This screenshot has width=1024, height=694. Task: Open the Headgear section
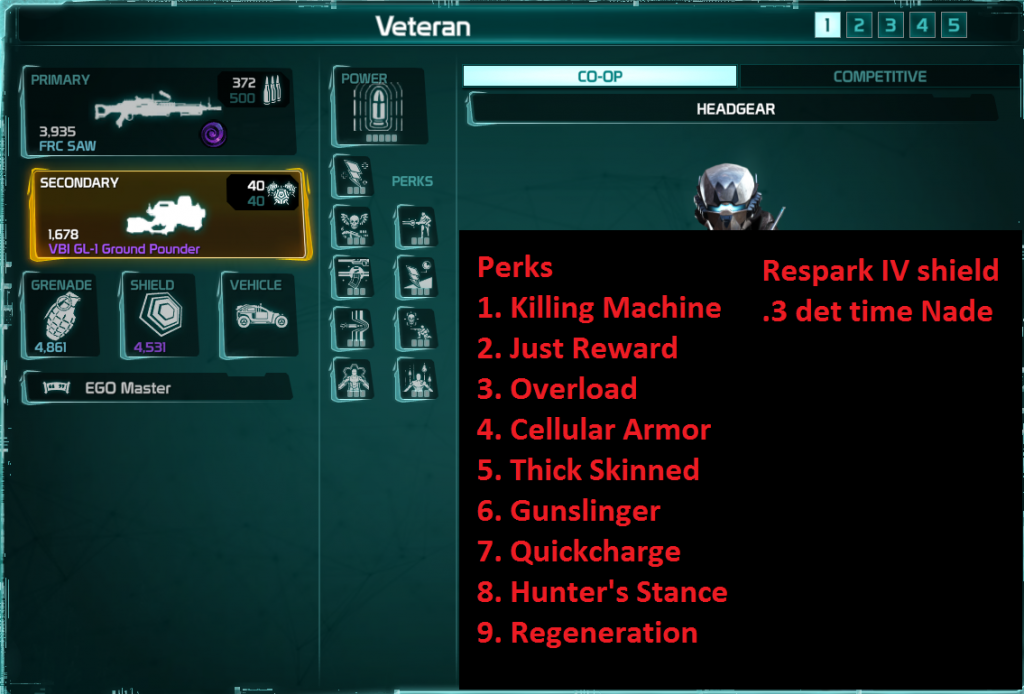734,109
